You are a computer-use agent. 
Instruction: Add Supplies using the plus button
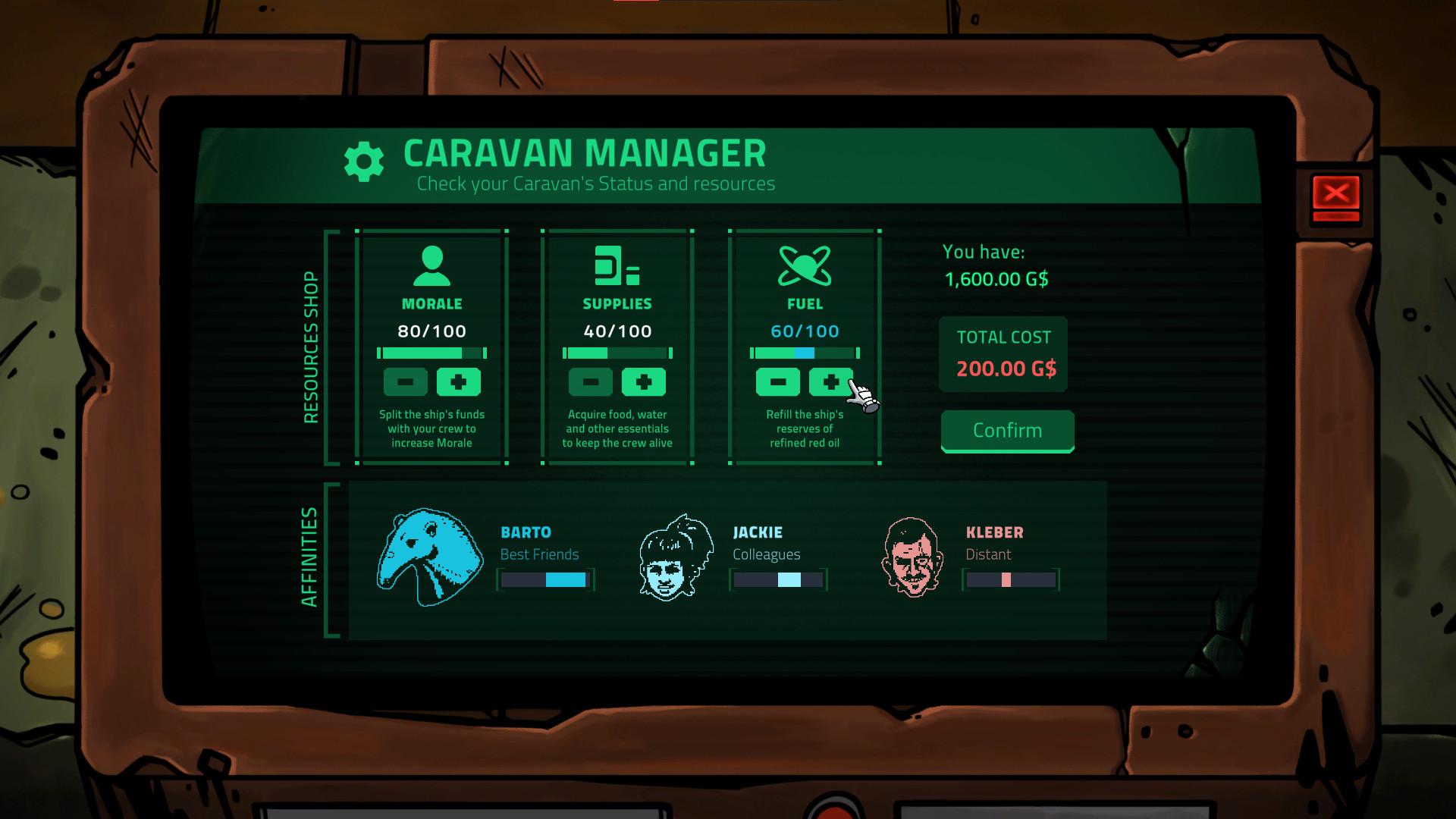(644, 381)
